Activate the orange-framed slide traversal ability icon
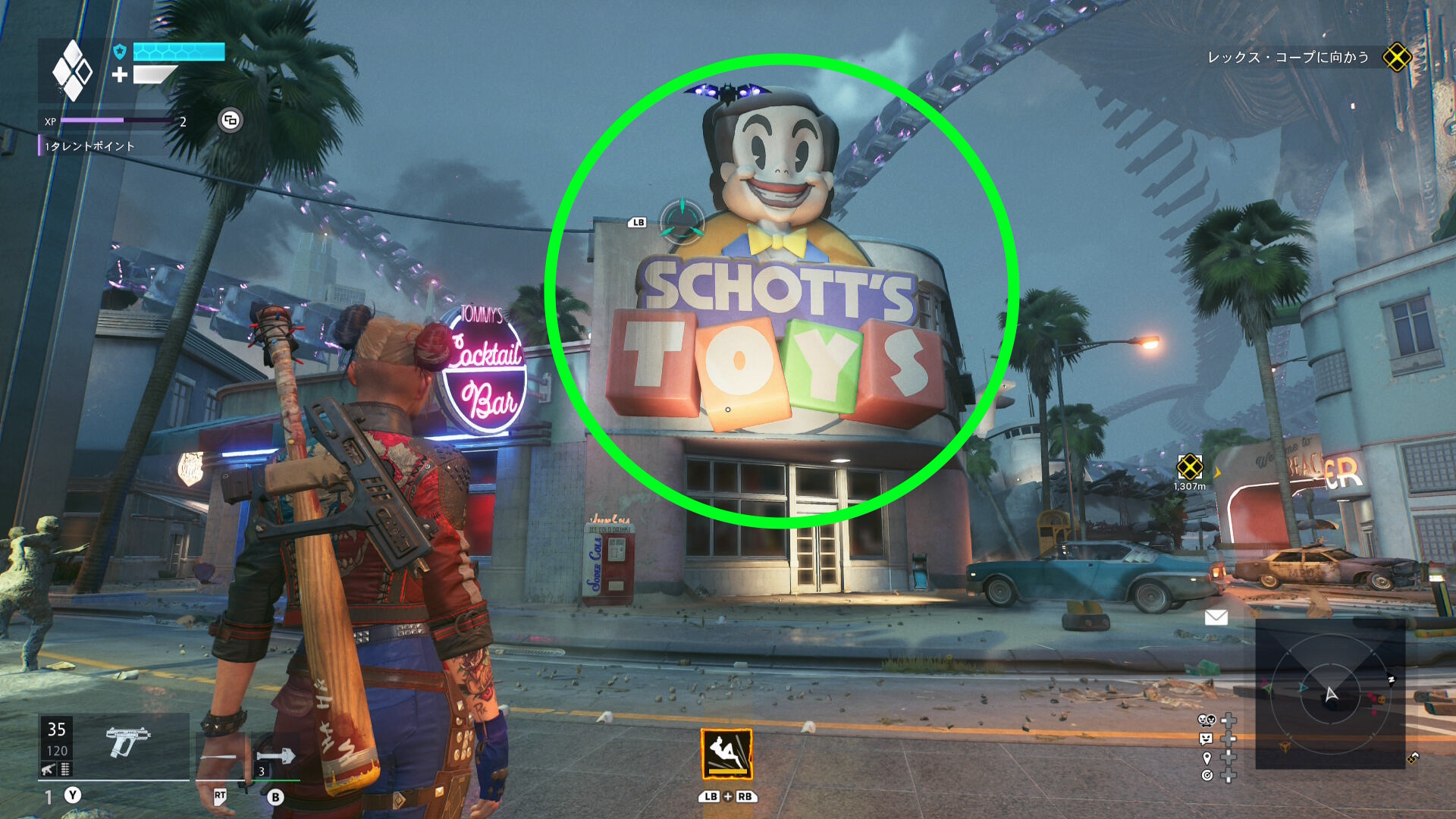 (726, 754)
